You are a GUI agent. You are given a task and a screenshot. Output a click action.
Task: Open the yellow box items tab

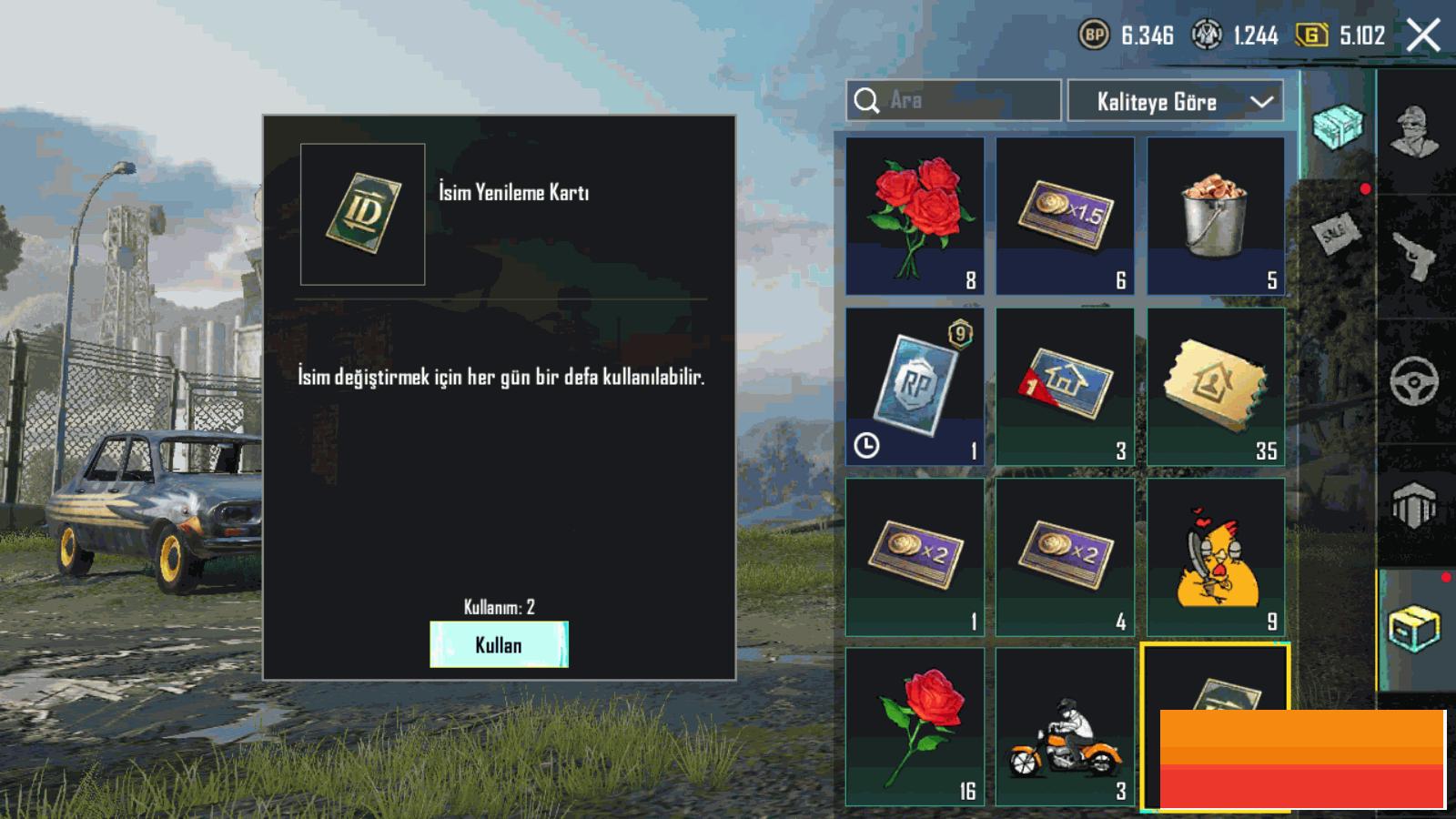pos(1415,628)
